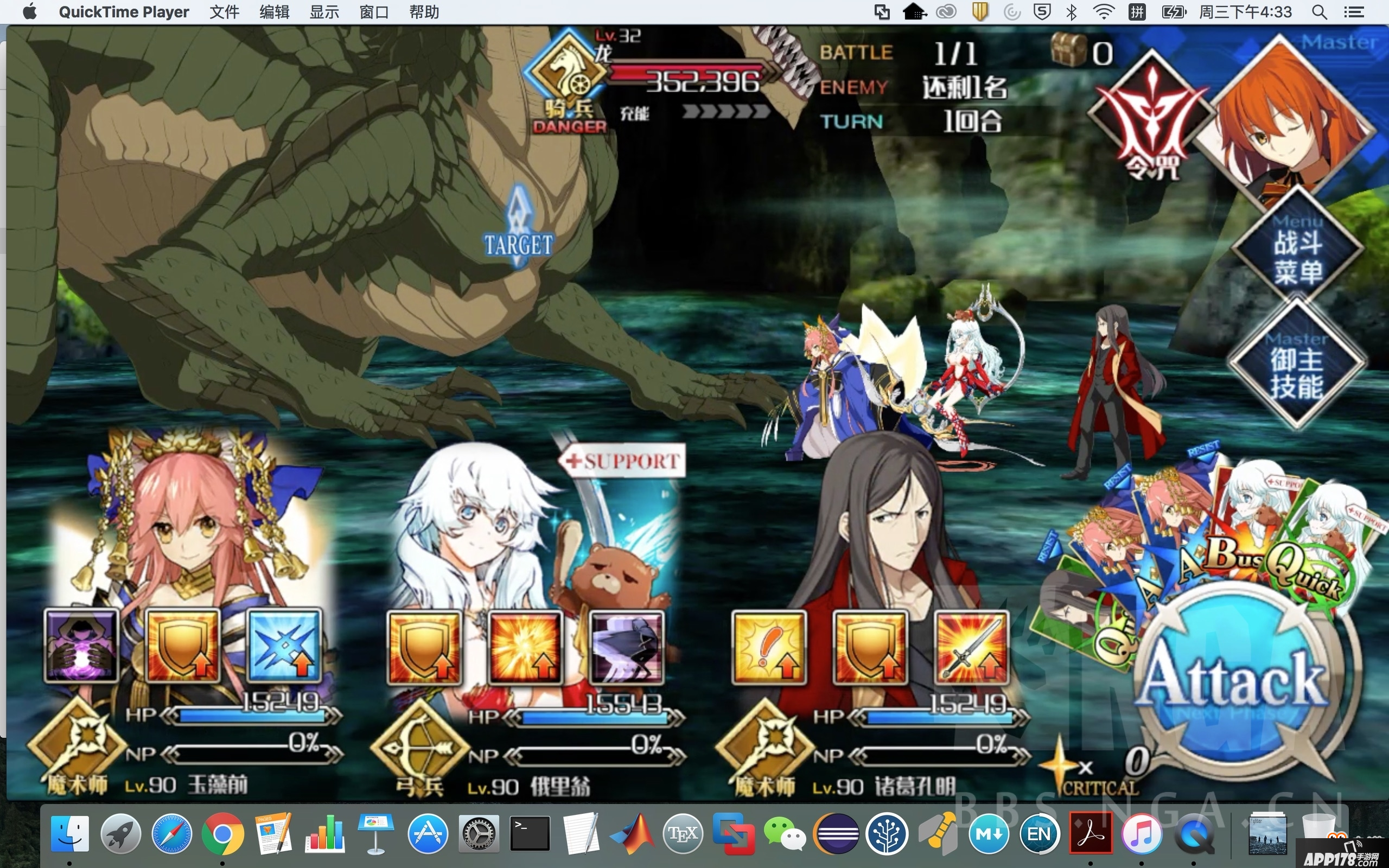1389x868 pixels.
Task: Launch Chrome from the Dock
Action: click(222, 834)
